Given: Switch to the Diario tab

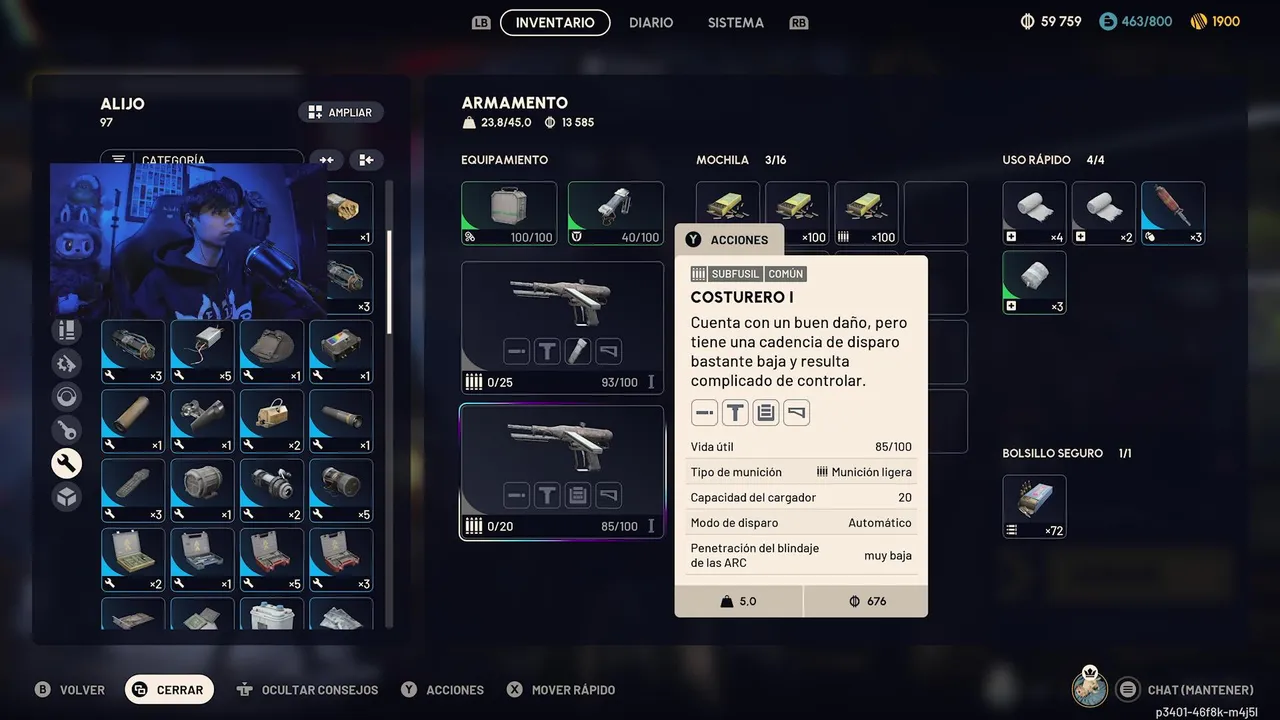Looking at the screenshot, I should click(x=651, y=22).
